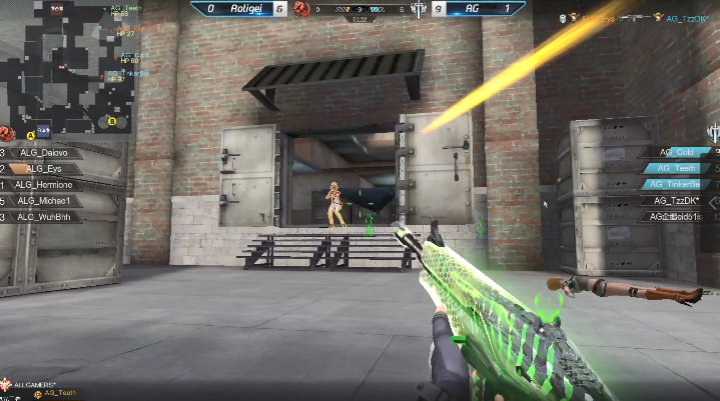This screenshot has height=401, width=720.
Task: Click the AG team emblem in scoreboard
Action: click(x=418, y=8)
